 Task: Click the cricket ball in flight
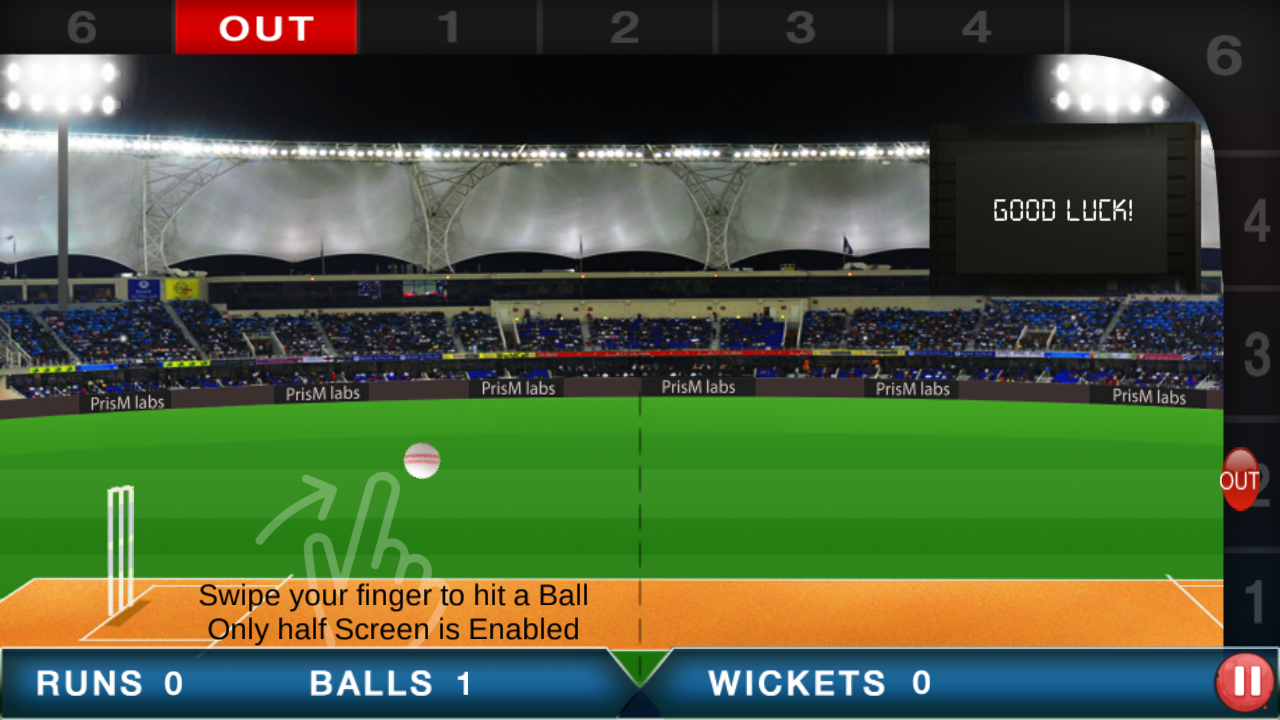click(x=422, y=461)
